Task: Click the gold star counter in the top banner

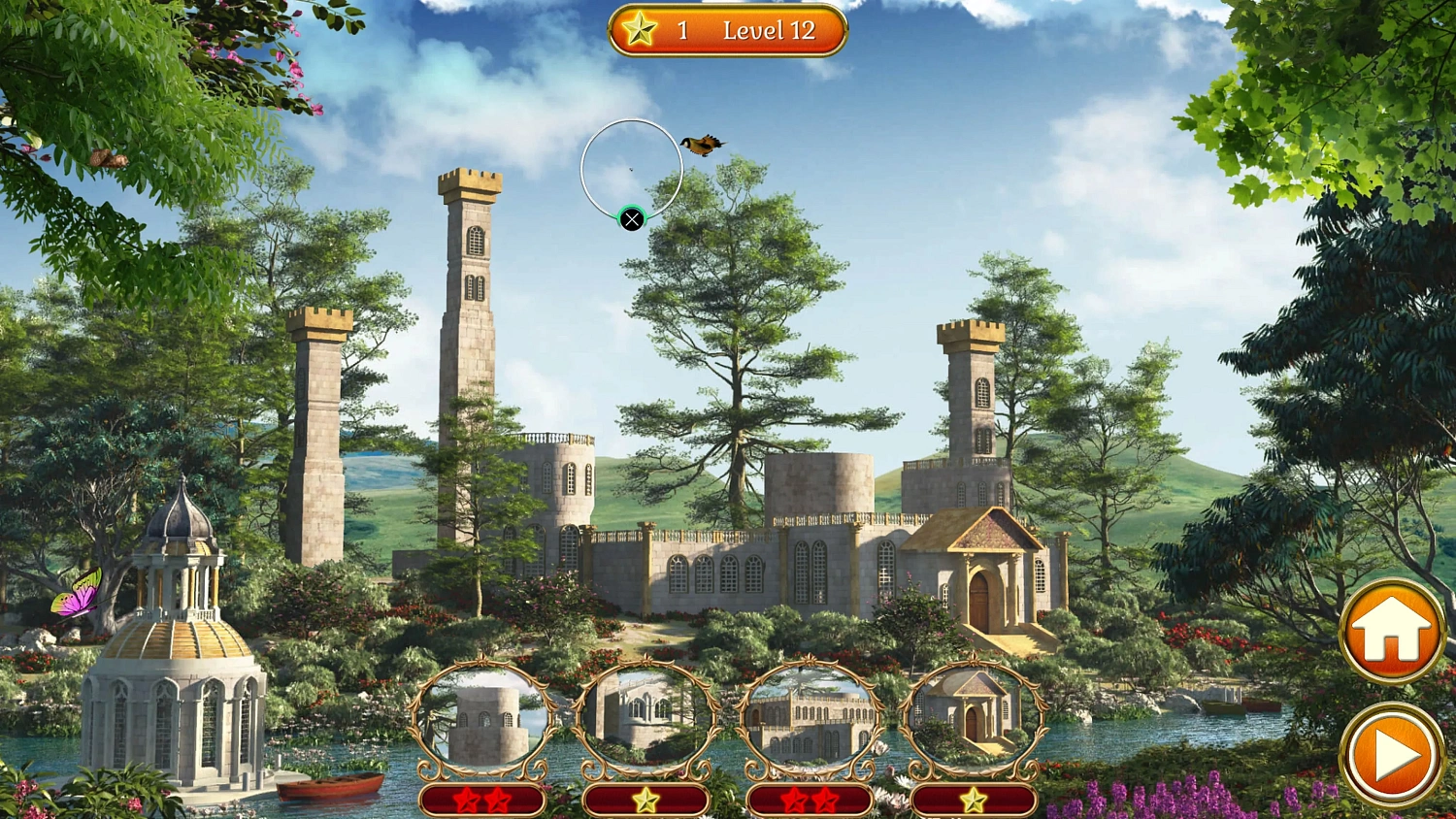Action: pyautogui.click(x=641, y=30)
